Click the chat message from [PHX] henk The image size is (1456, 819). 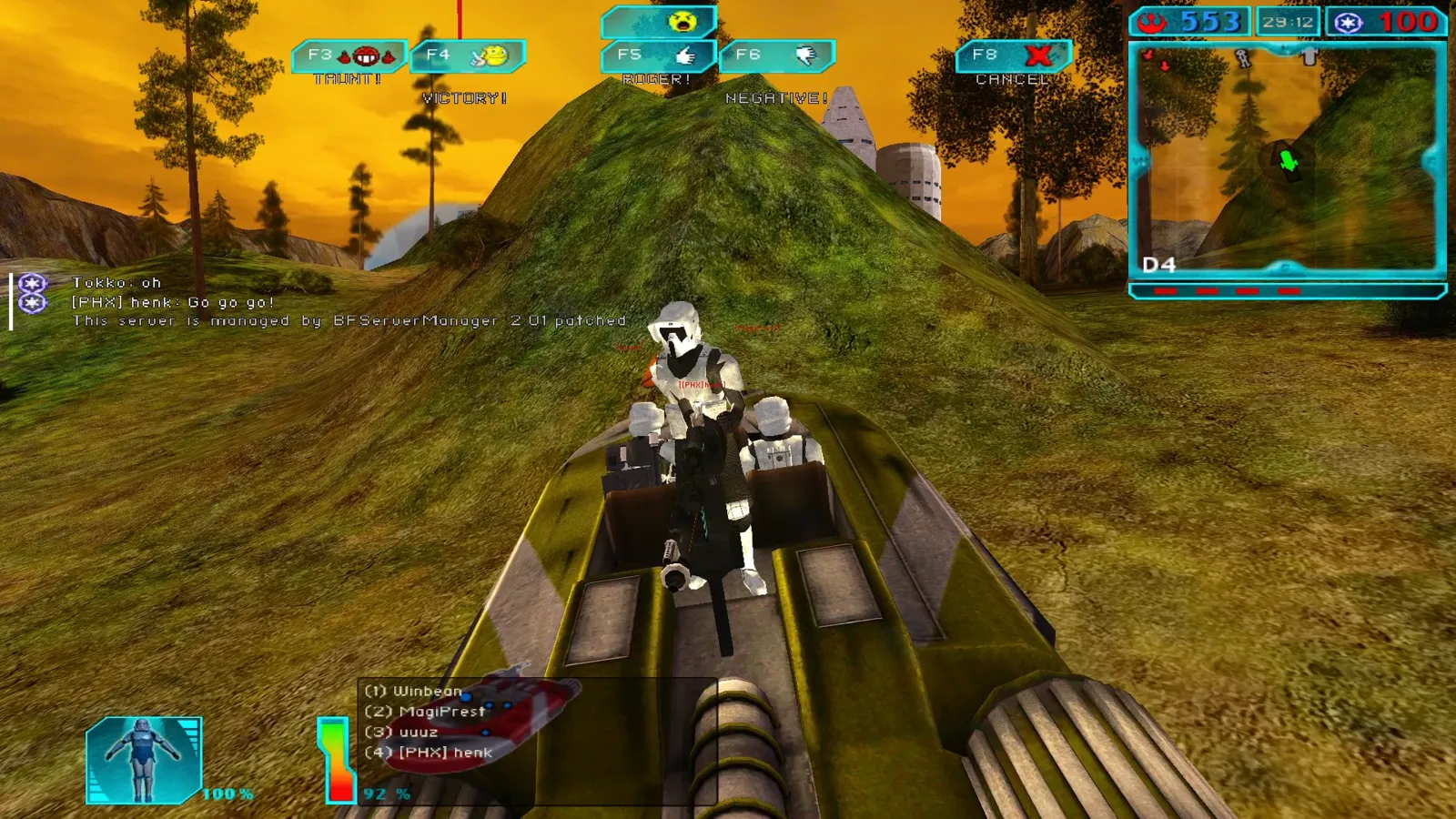point(173,302)
